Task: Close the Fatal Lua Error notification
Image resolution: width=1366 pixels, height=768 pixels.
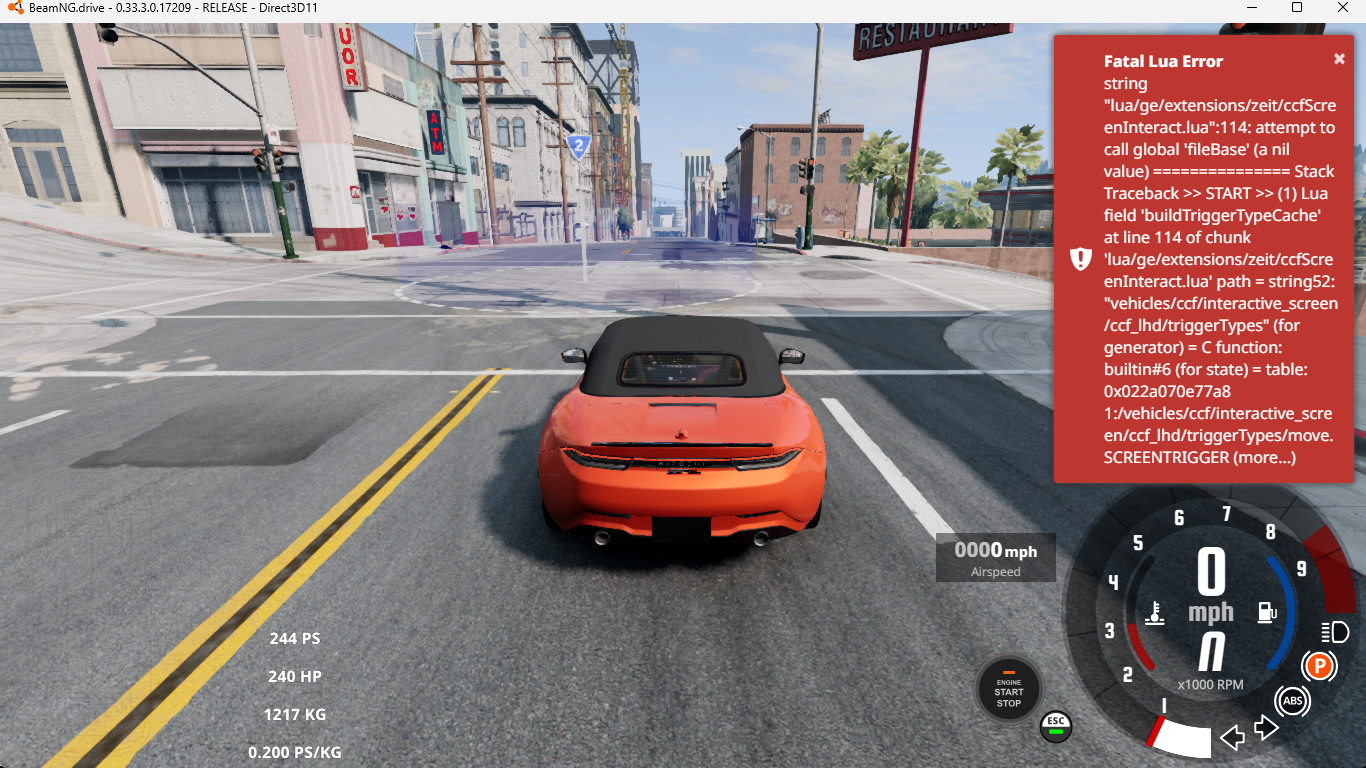Action: 1339,59
